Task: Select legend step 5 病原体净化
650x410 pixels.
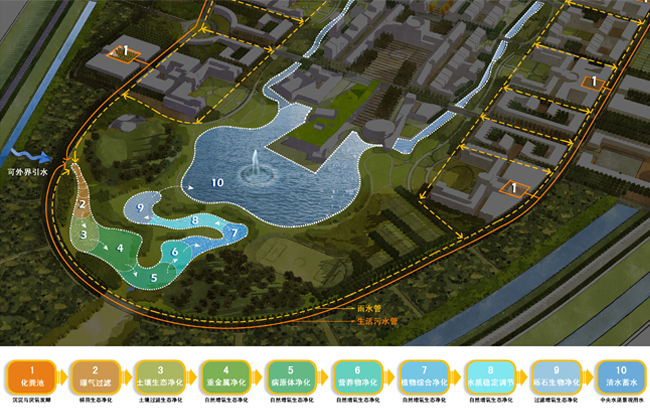Action: [x=291, y=376]
